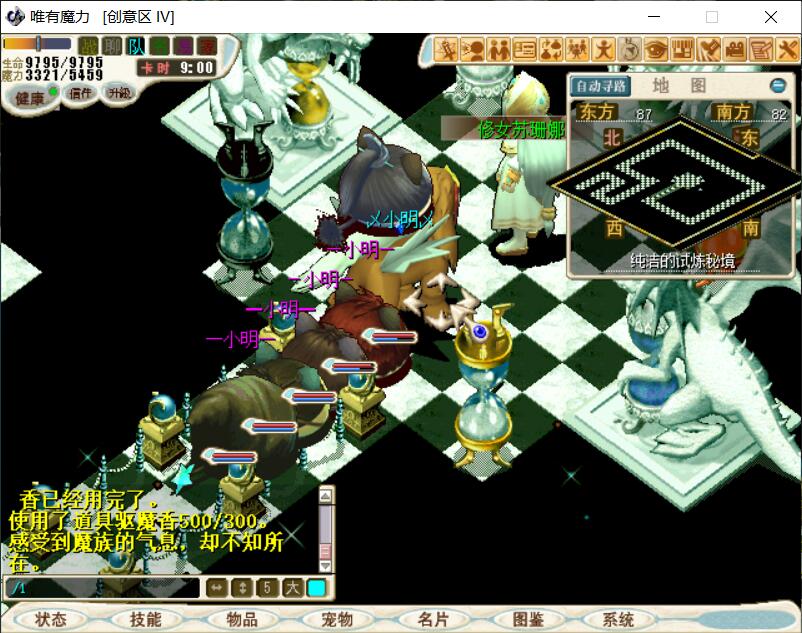This screenshot has width=802, height=633.
Task: Click the 自动寻路 auto-pathfinding button
Action: [601, 86]
